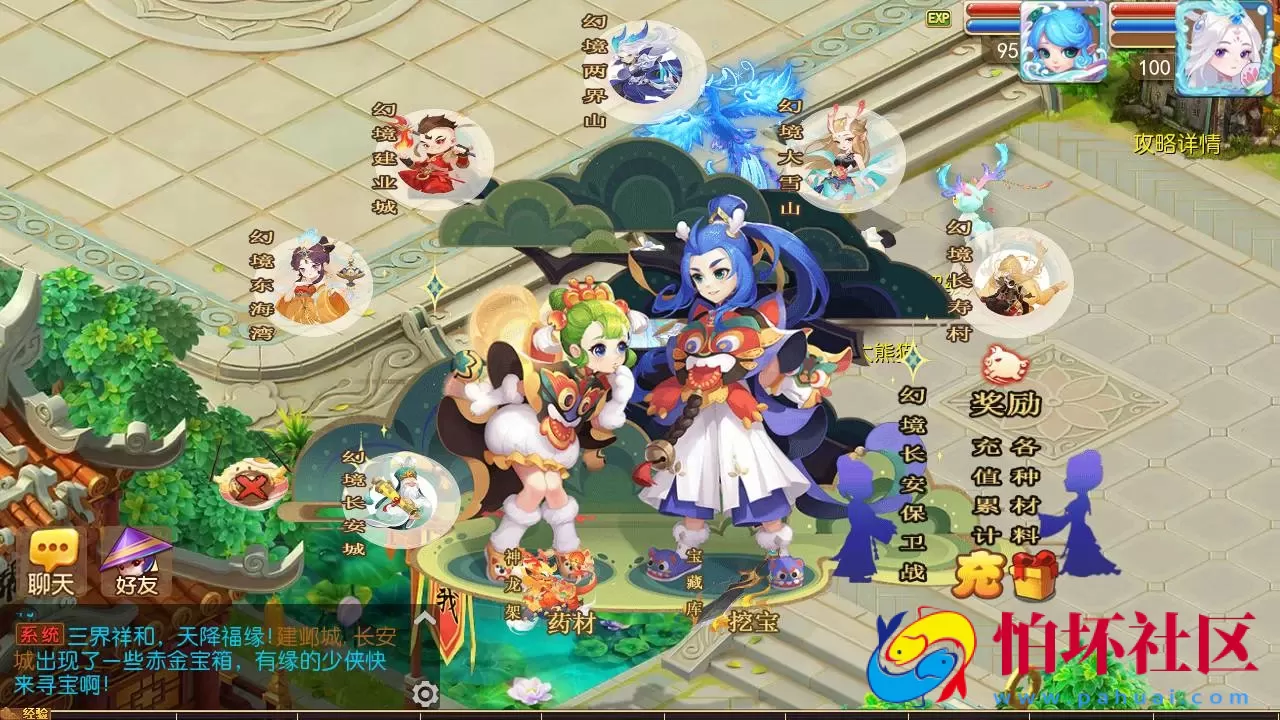Screen dimensions: 1280x720
Task: Expand the chat panel with the small arrow
Action: pos(424,617)
